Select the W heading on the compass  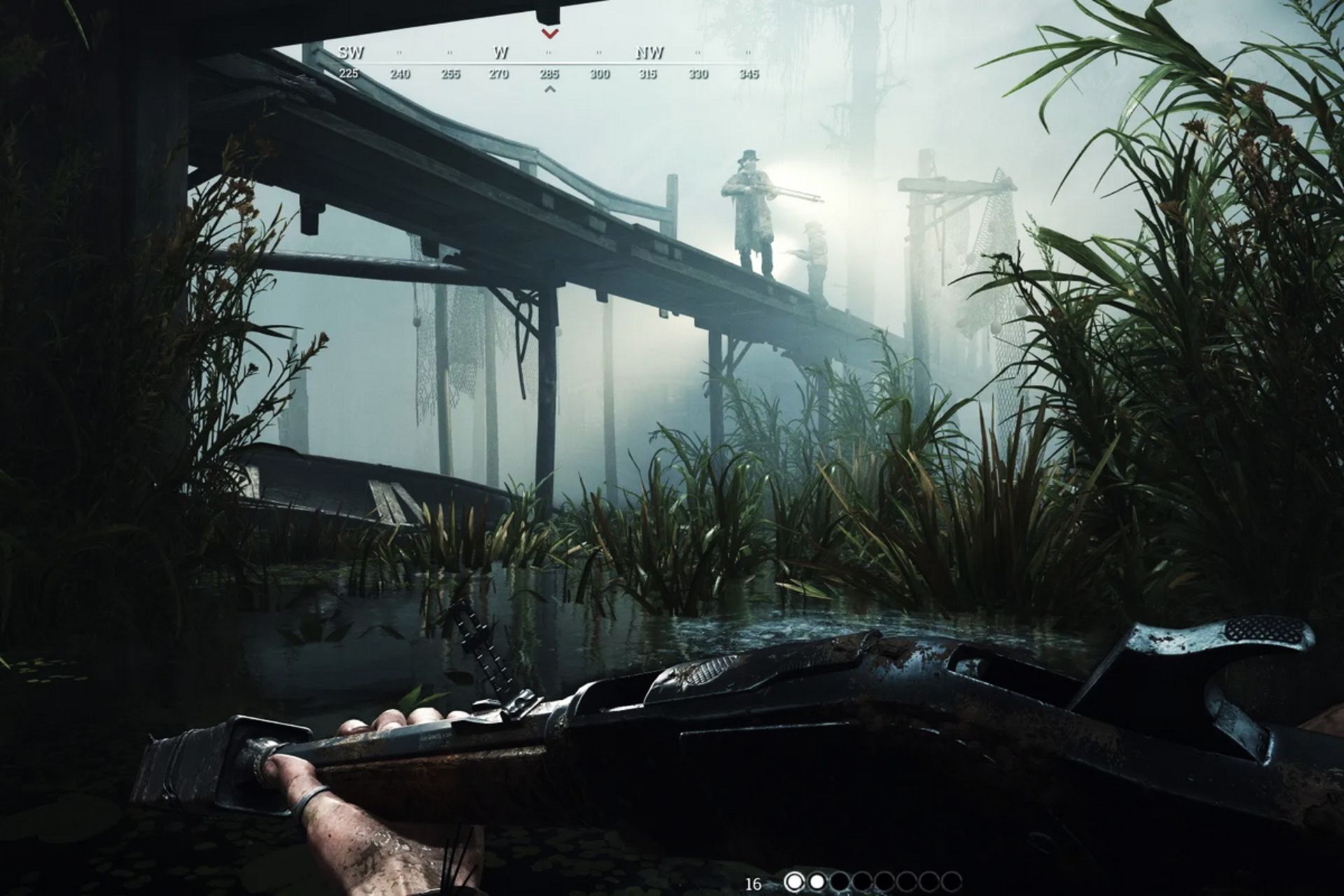[500, 51]
